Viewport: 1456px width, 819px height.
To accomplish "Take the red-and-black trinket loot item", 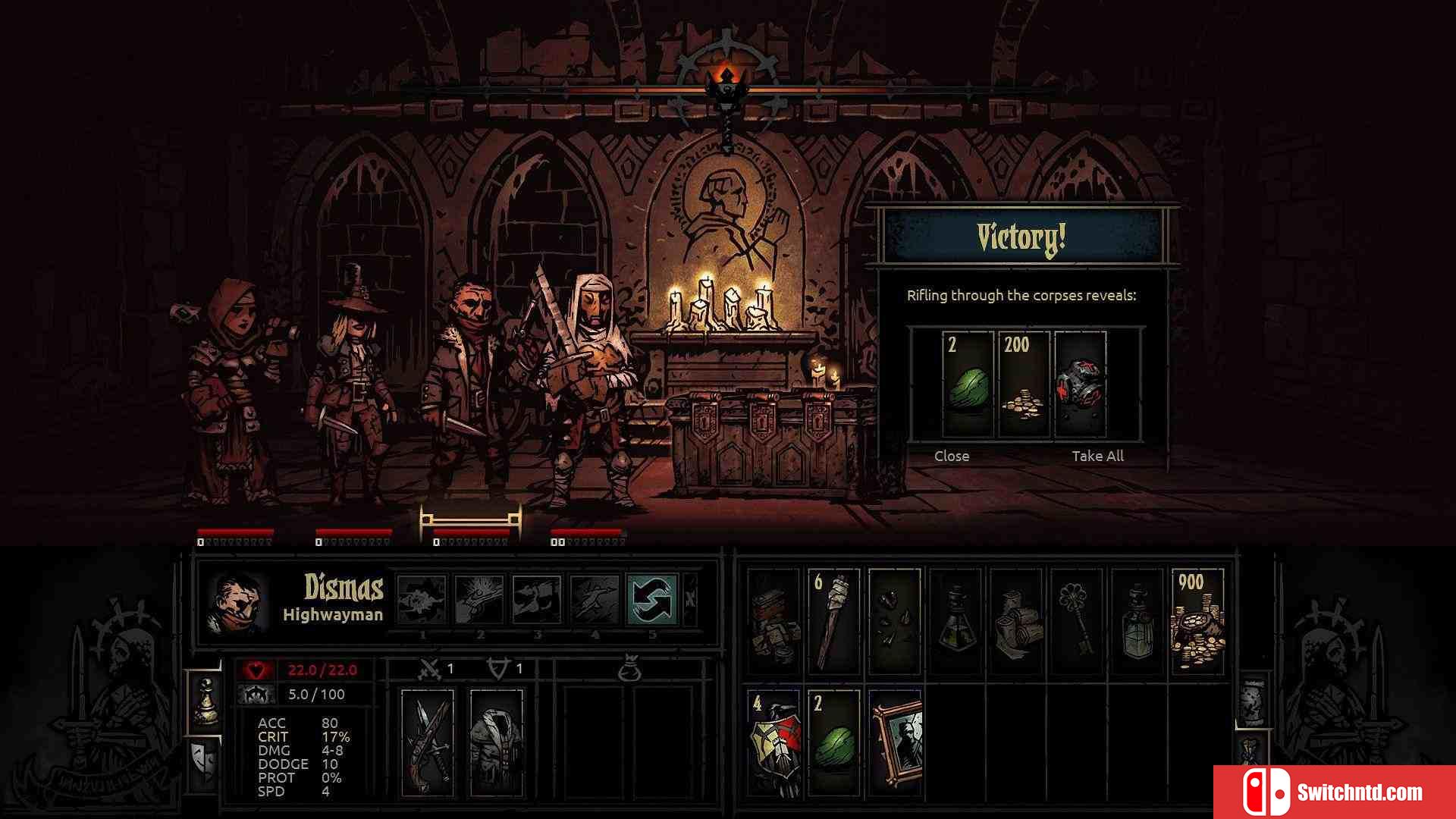I will point(1080,384).
